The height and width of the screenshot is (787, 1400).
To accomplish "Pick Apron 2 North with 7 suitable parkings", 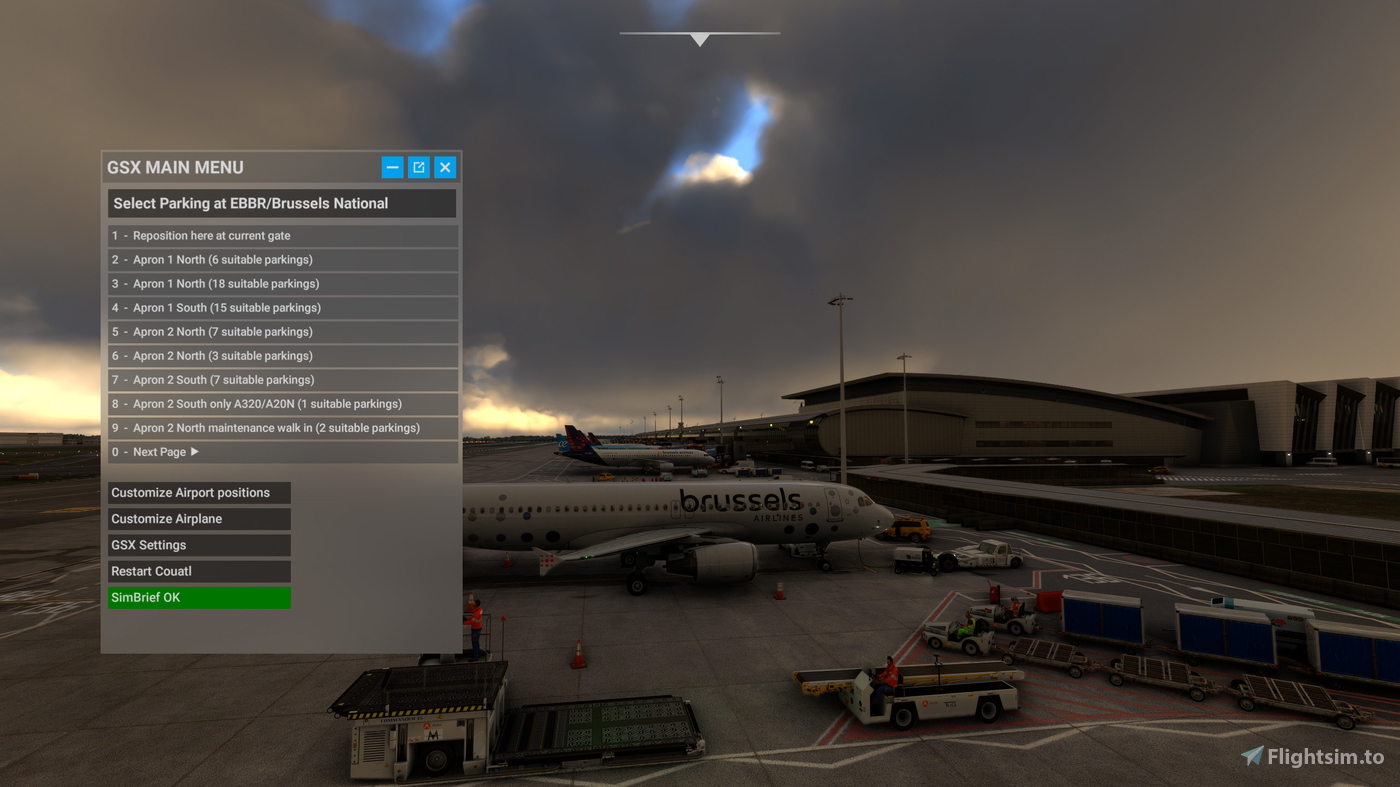I will click(283, 331).
